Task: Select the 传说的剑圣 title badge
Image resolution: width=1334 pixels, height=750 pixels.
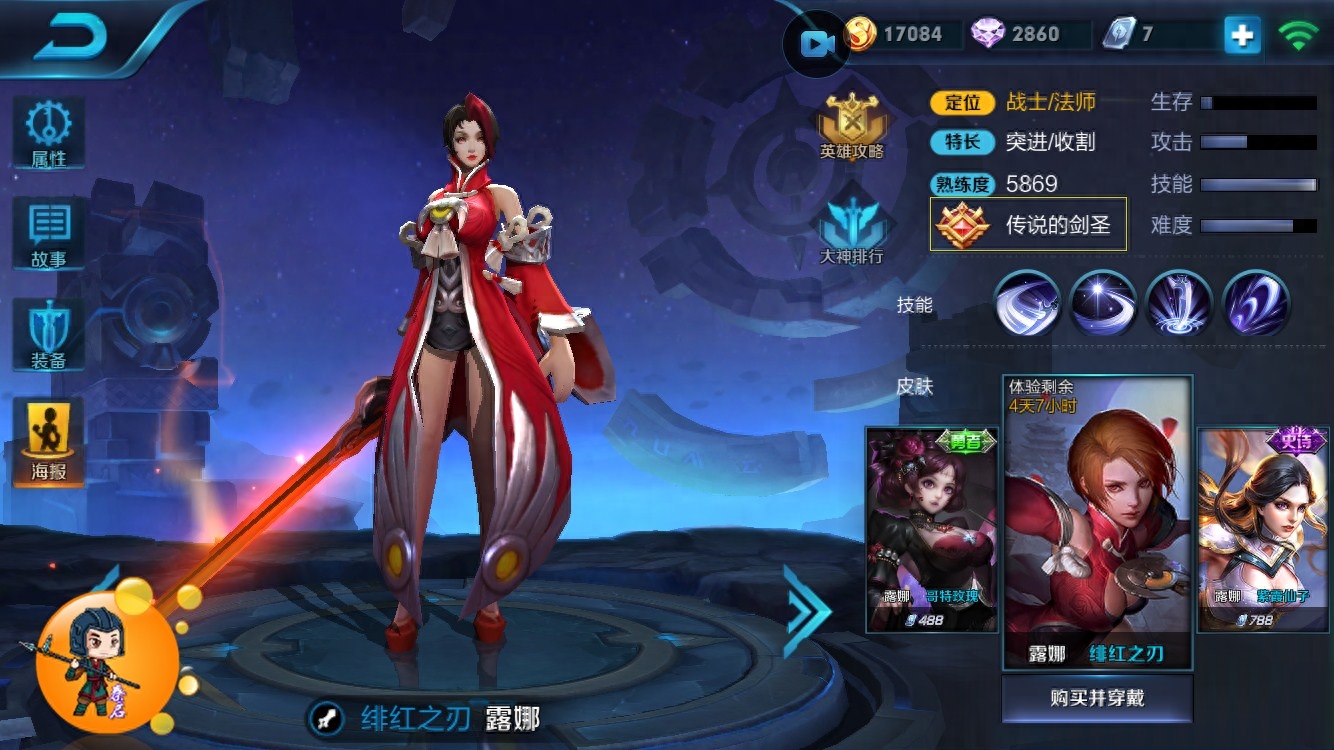Action: (1028, 224)
